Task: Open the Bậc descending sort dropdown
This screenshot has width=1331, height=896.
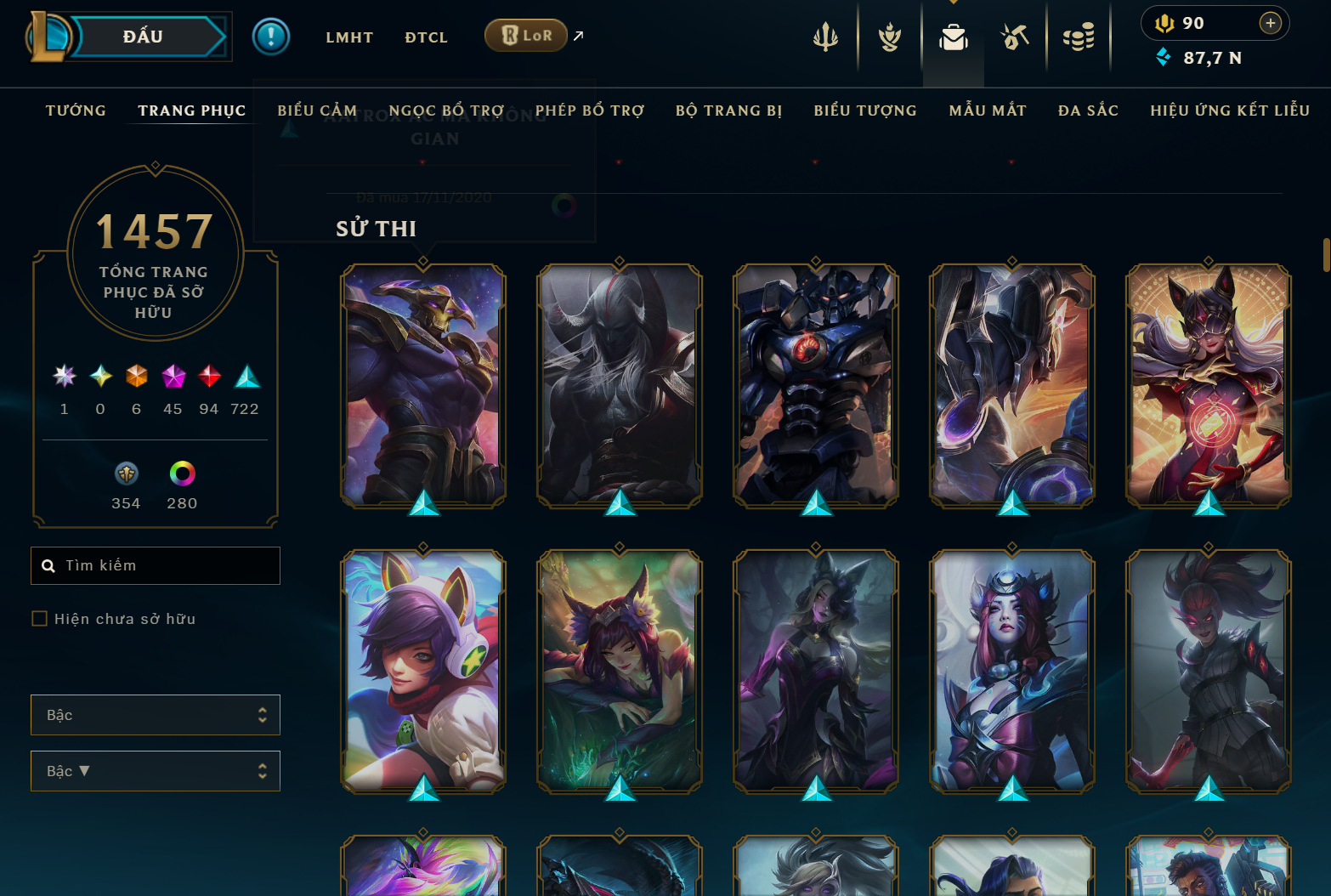Action: (156, 771)
